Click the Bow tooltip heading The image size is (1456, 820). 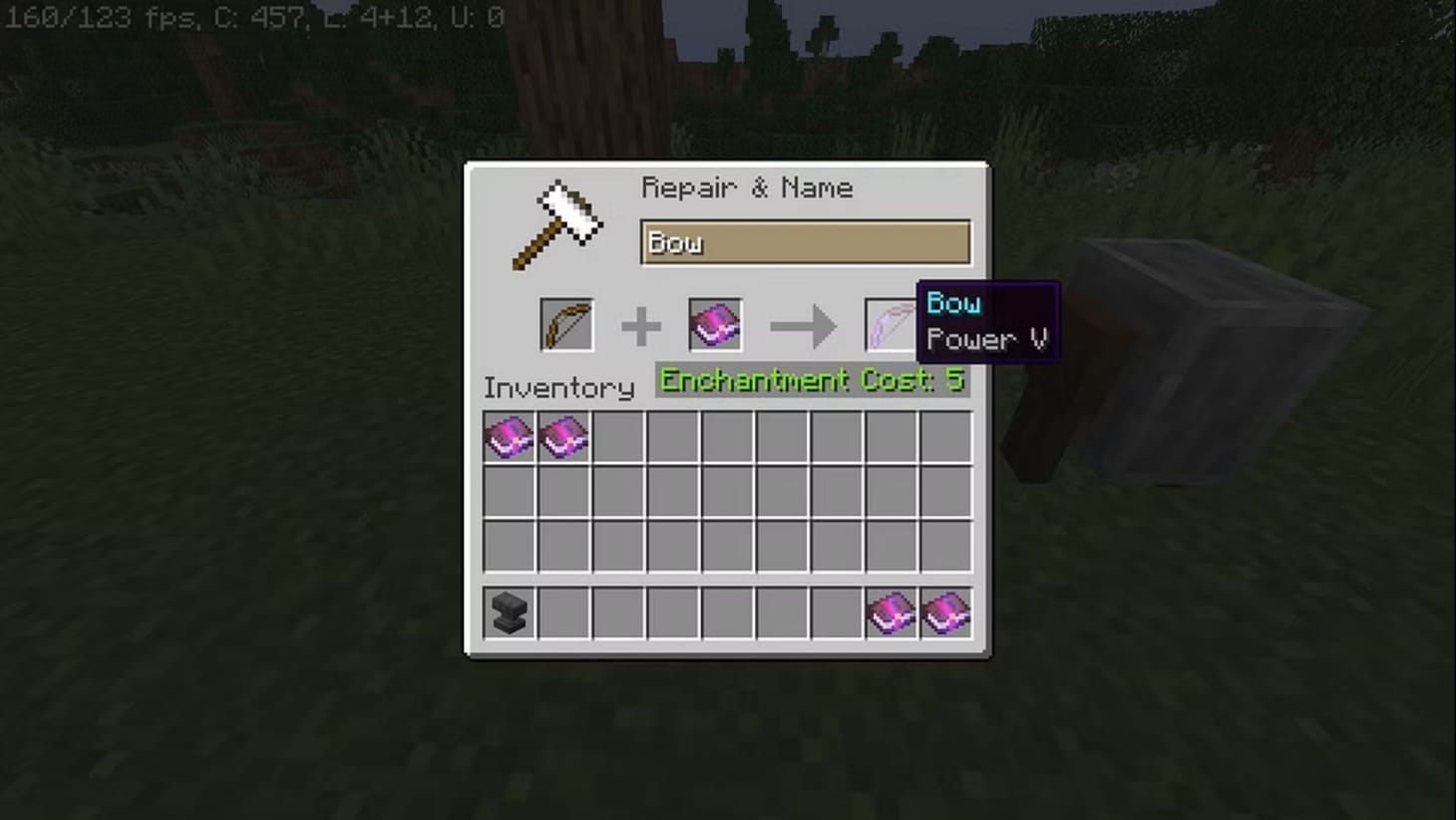click(x=953, y=302)
